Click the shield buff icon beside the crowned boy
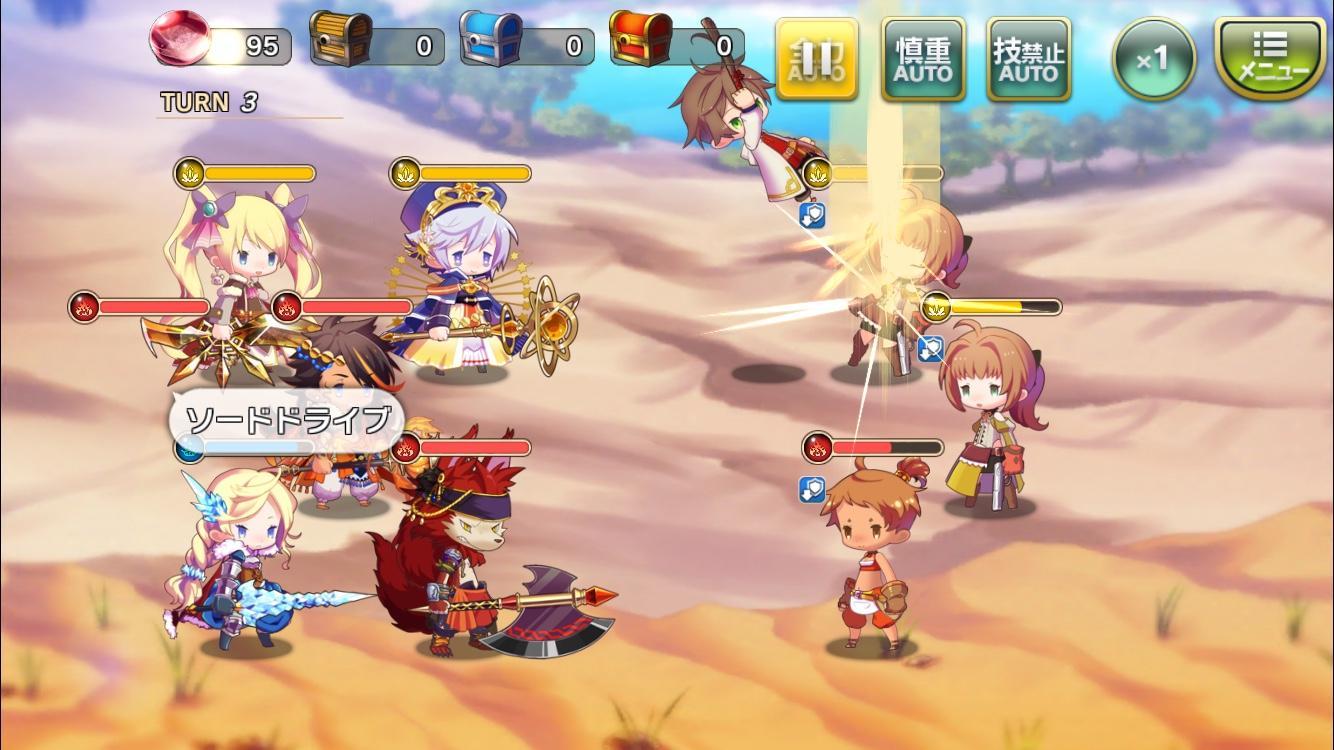The image size is (1334, 750). click(813, 488)
